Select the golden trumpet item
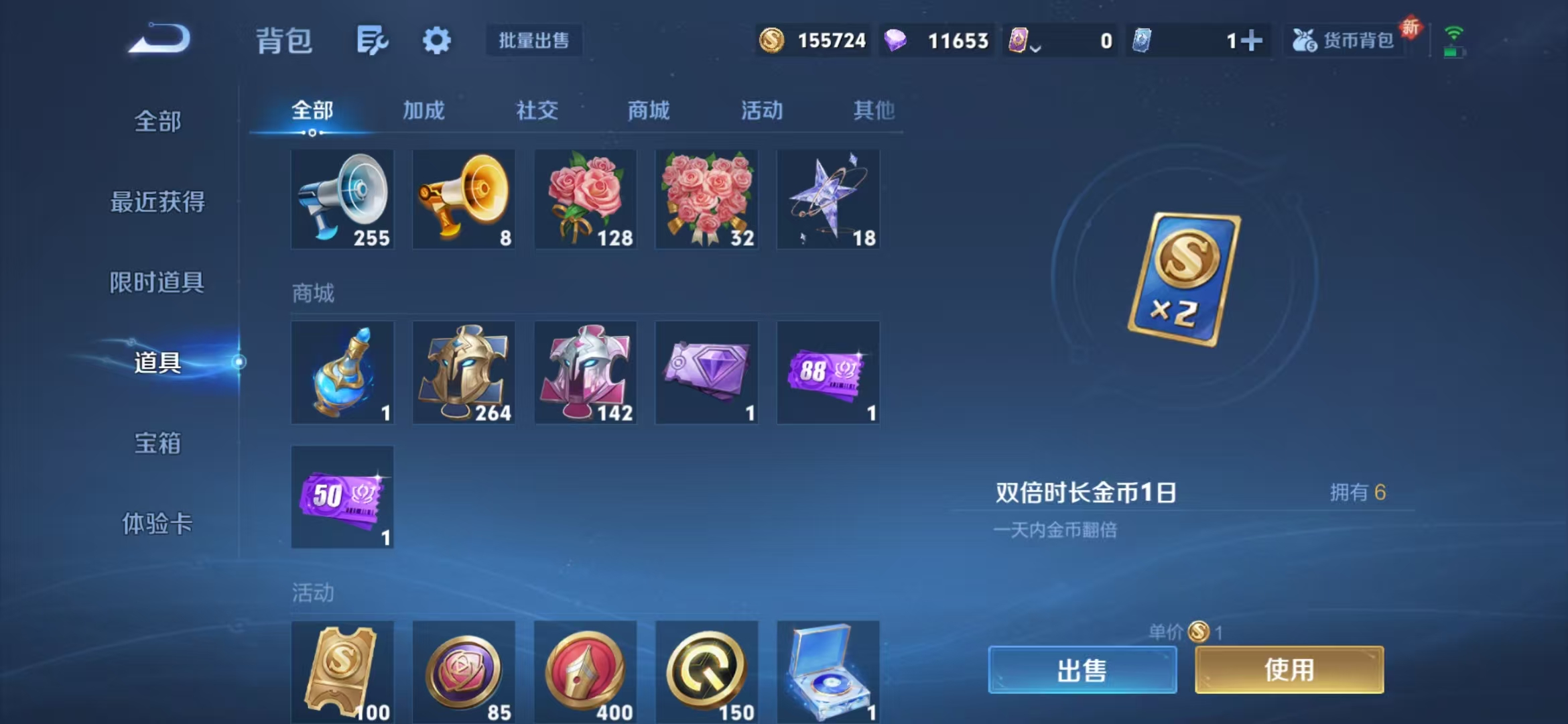1568x724 pixels. click(464, 198)
